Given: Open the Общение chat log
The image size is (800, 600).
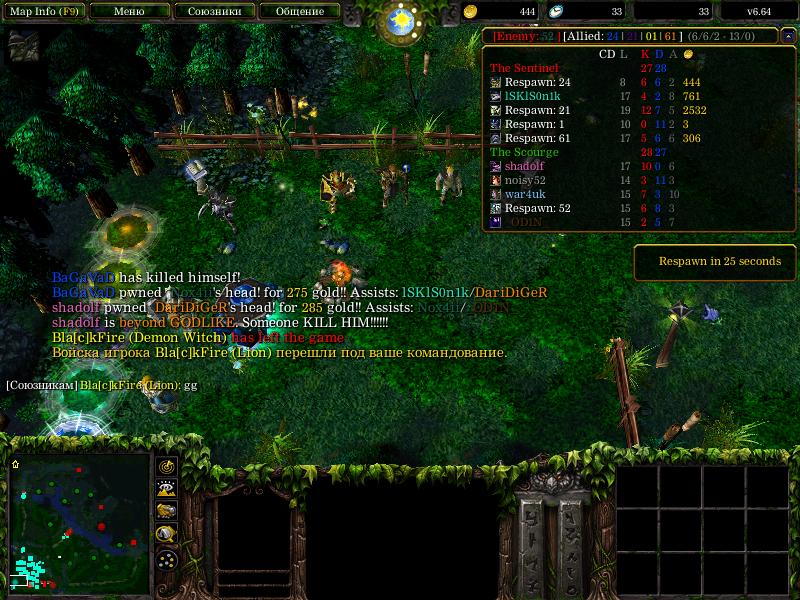Looking at the screenshot, I should tap(299, 12).
